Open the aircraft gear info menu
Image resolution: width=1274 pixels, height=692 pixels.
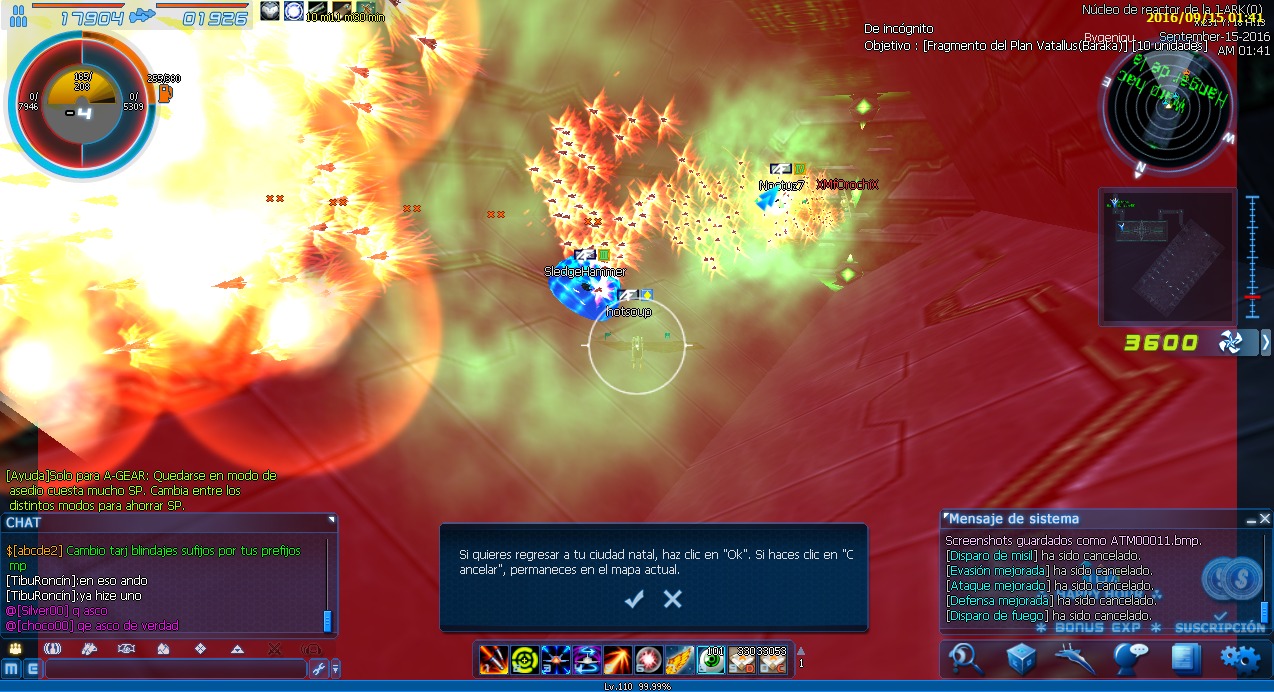point(1076,657)
